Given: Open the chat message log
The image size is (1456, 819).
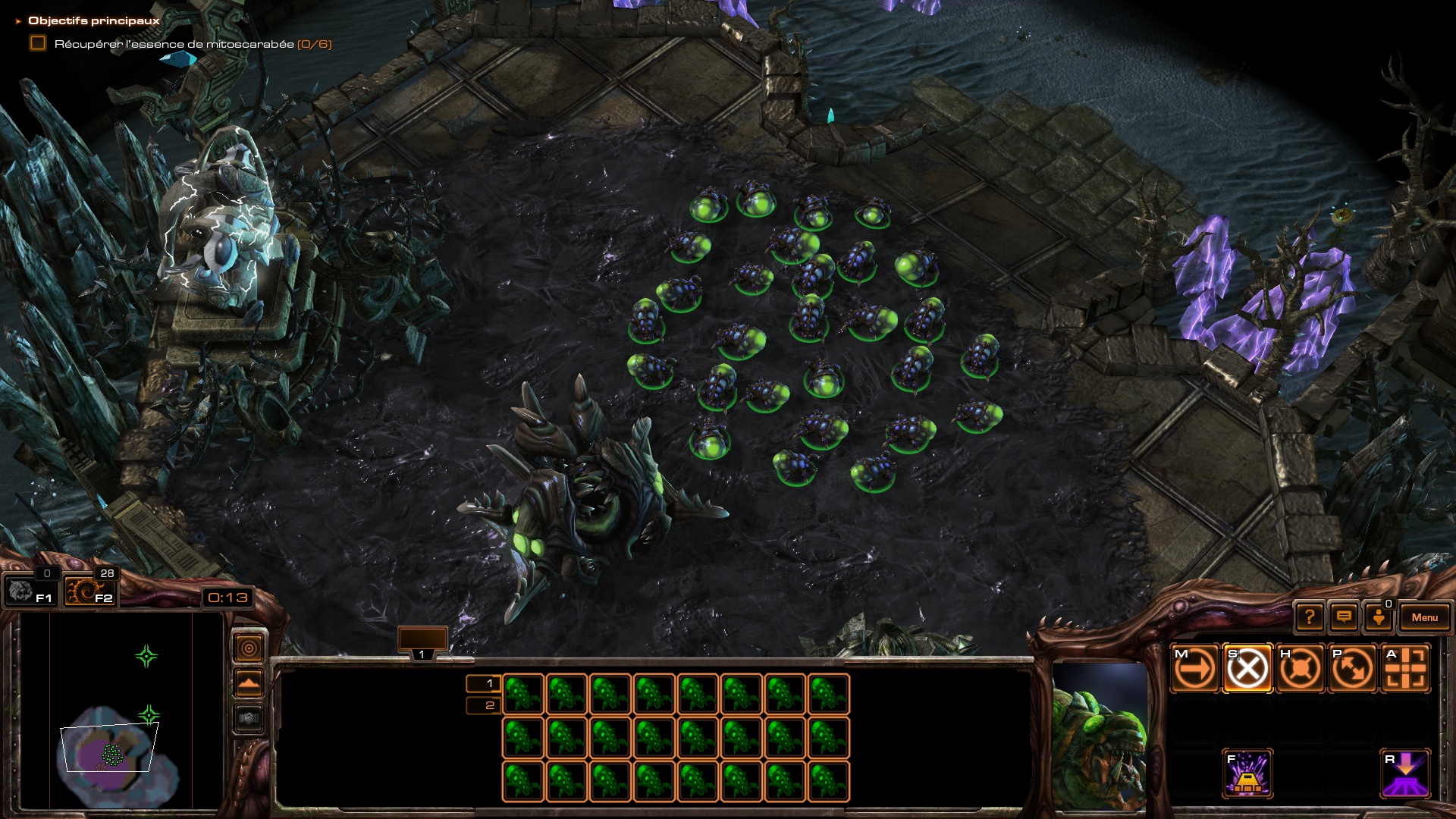Looking at the screenshot, I should click(x=1344, y=617).
